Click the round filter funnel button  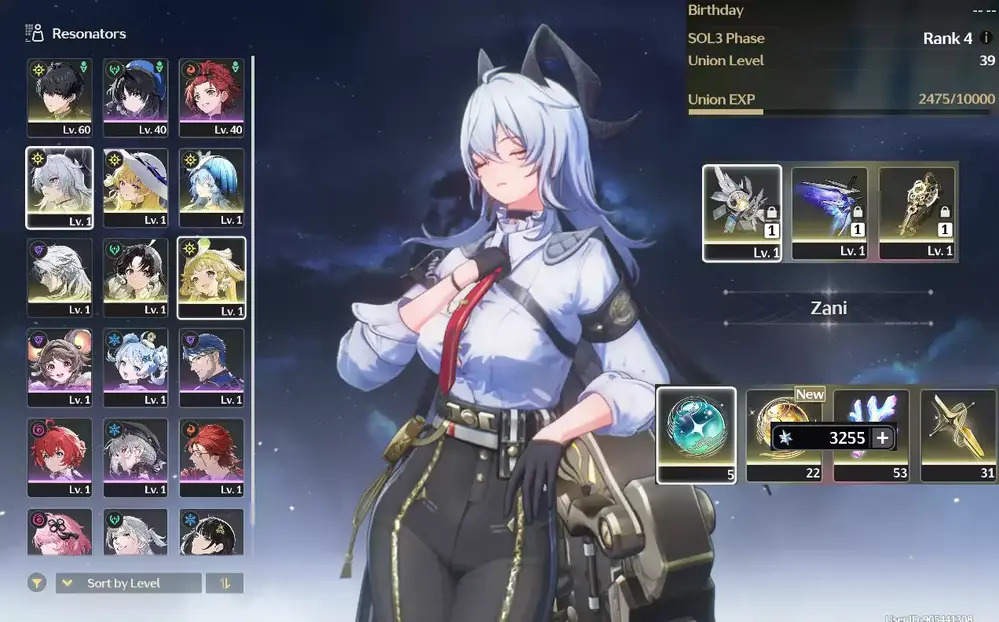37,583
